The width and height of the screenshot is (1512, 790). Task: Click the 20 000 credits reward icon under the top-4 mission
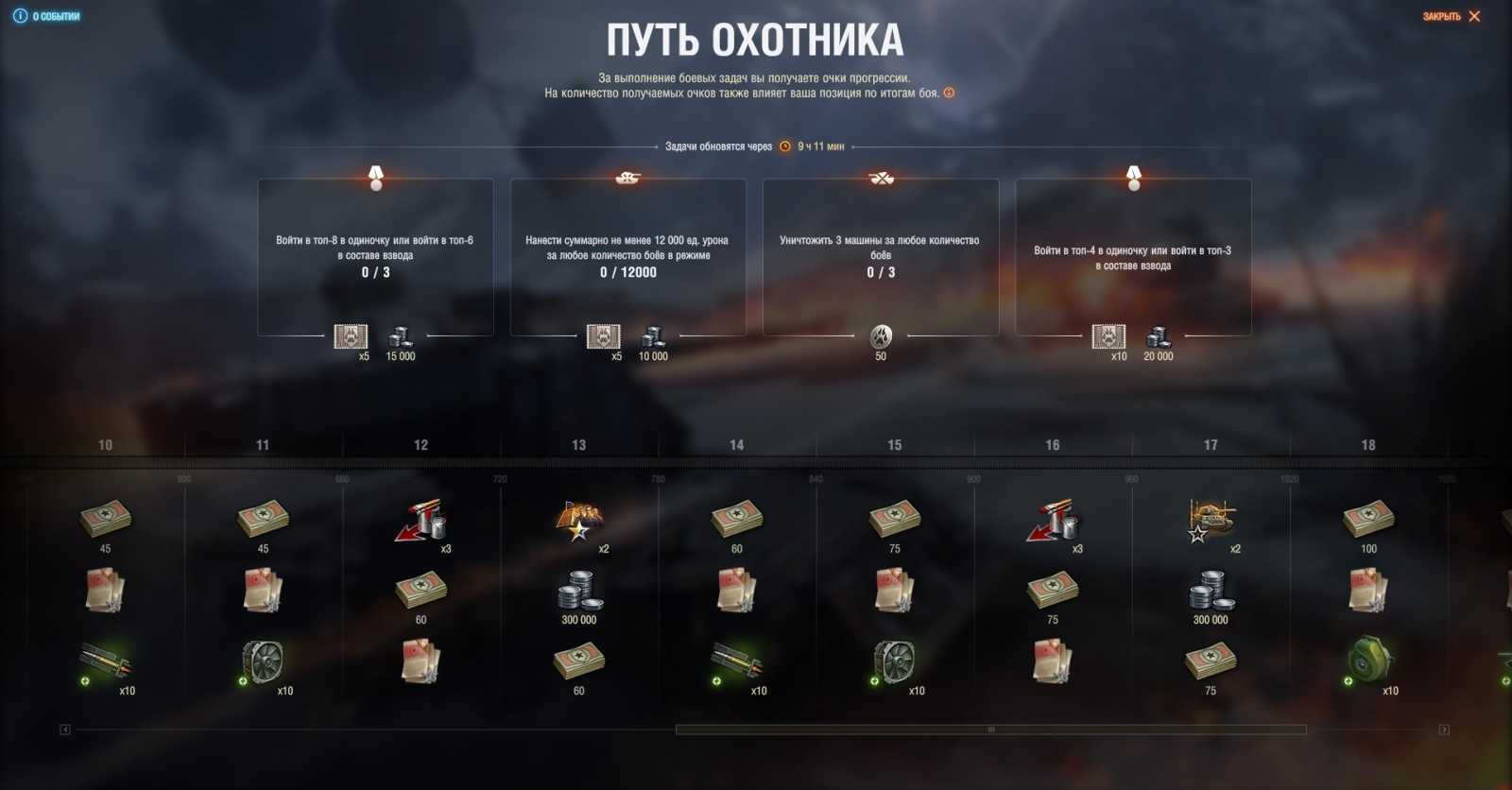tap(1159, 337)
